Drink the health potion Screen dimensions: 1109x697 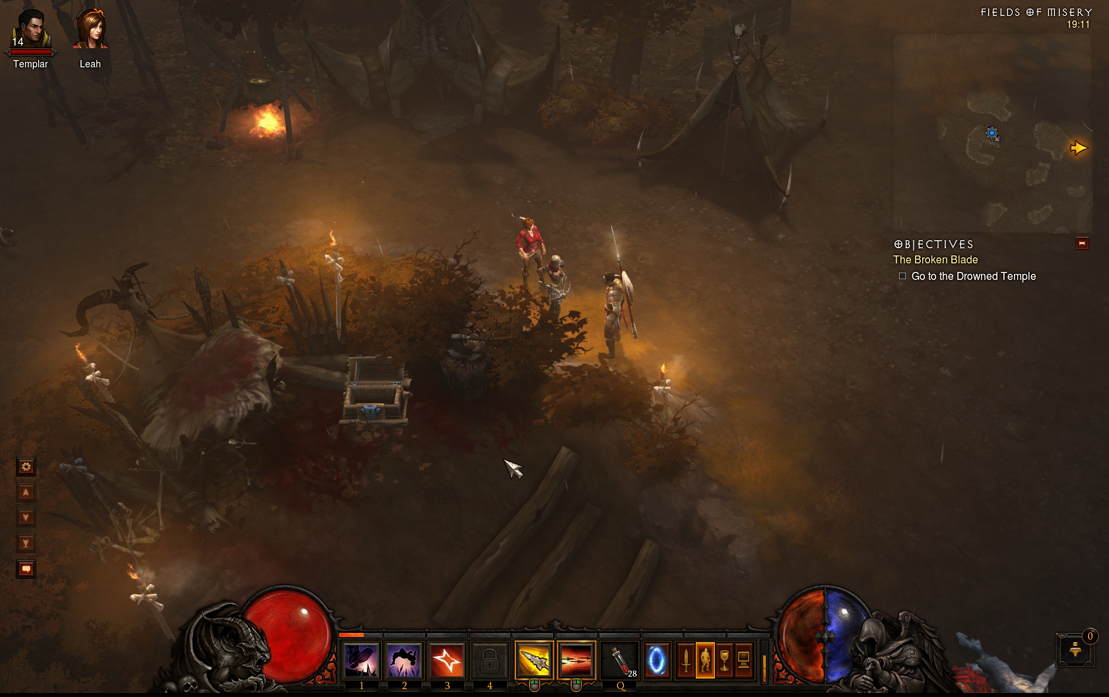tap(620, 660)
